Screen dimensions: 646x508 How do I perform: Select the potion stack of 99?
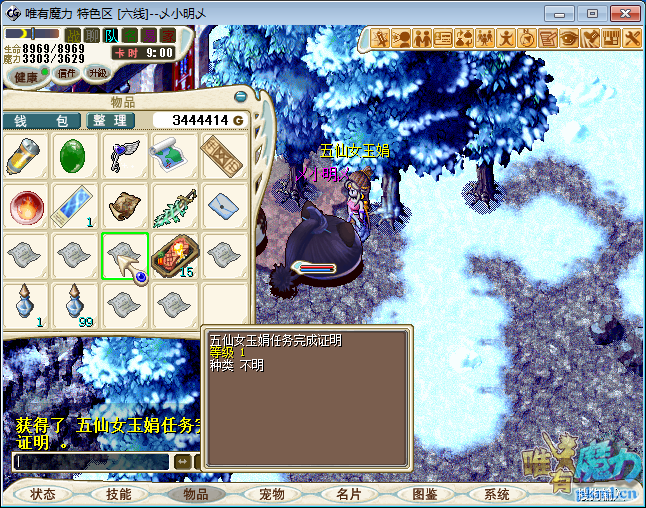(x=74, y=304)
